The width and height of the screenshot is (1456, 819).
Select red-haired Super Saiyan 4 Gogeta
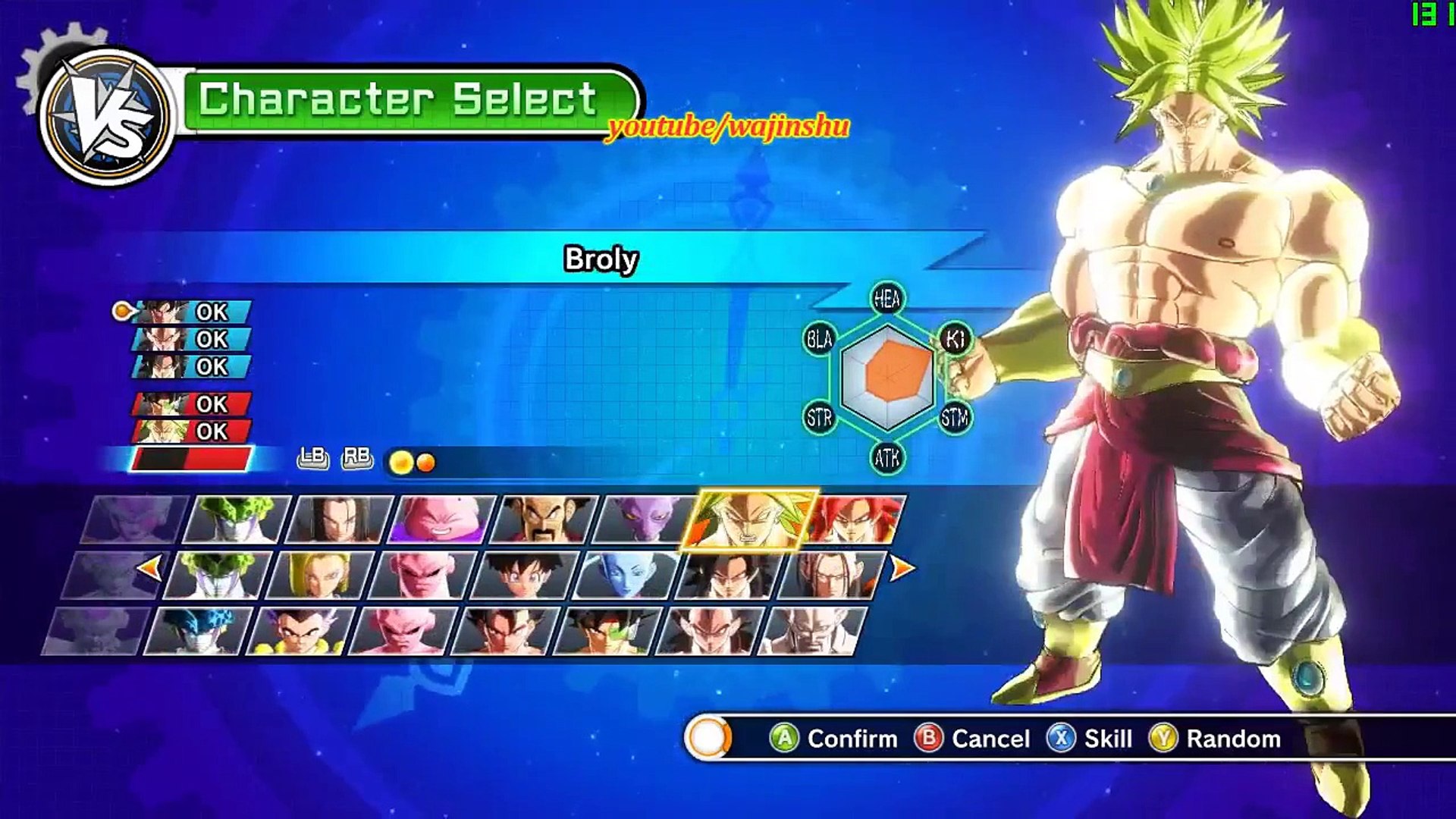coord(857,519)
